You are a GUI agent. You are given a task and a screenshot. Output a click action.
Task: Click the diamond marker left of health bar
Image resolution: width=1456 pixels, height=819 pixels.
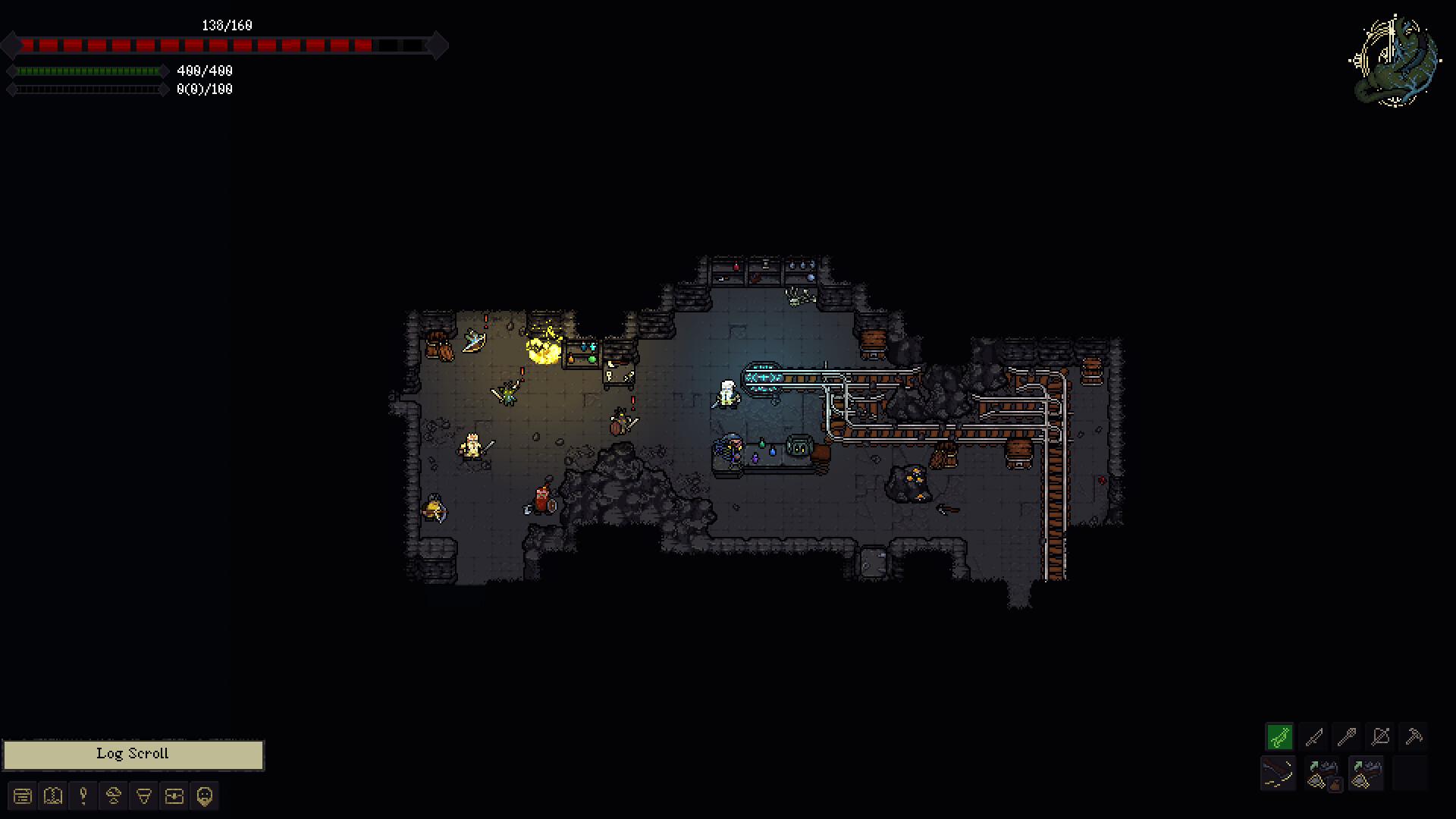click(11, 45)
